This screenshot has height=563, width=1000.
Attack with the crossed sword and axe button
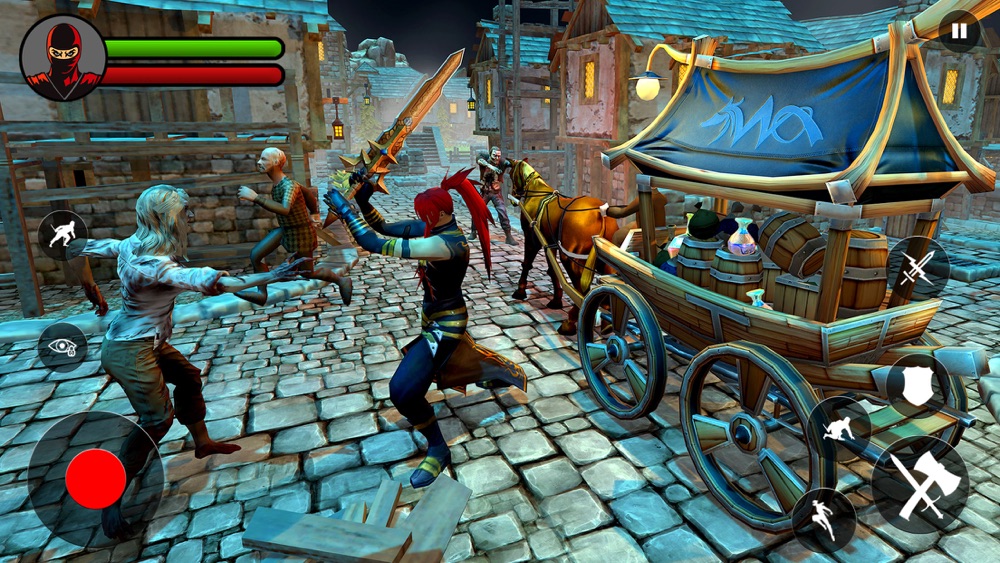click(919, 484)
